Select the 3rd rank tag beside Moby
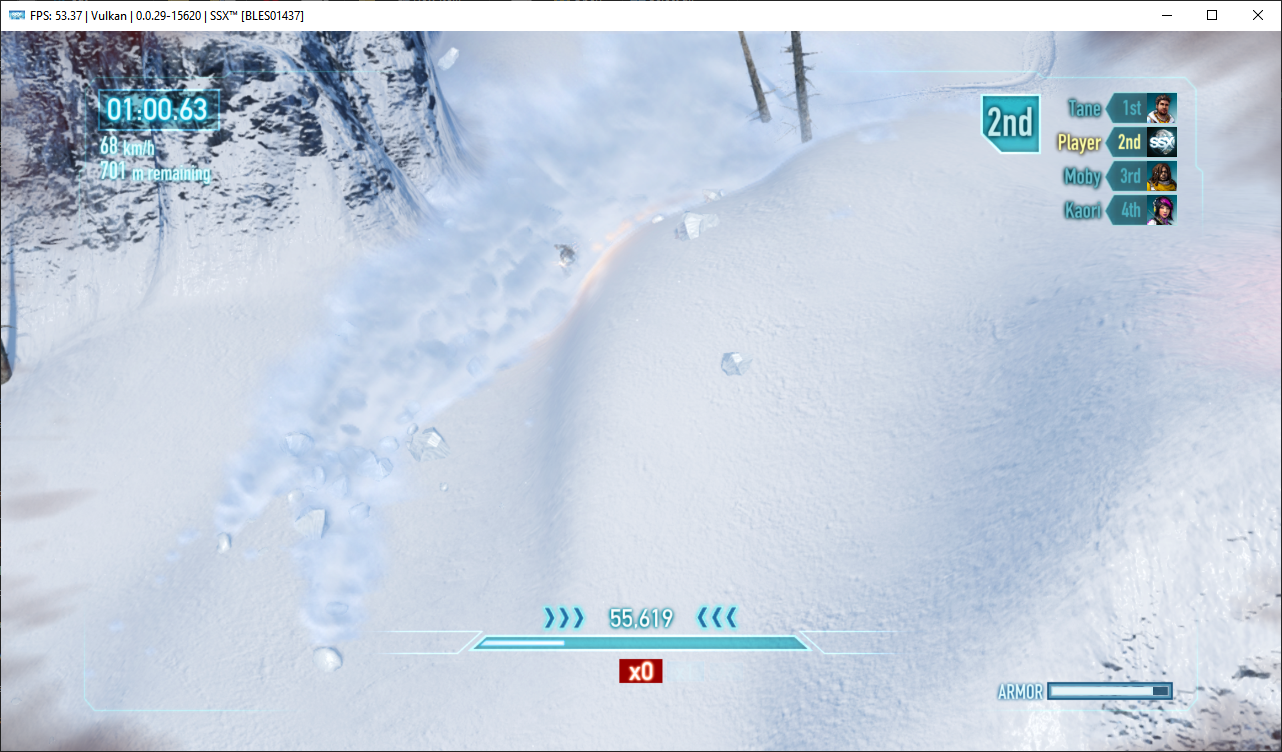This screenshot has height=752, width=1282. [x=1133, y=176]
